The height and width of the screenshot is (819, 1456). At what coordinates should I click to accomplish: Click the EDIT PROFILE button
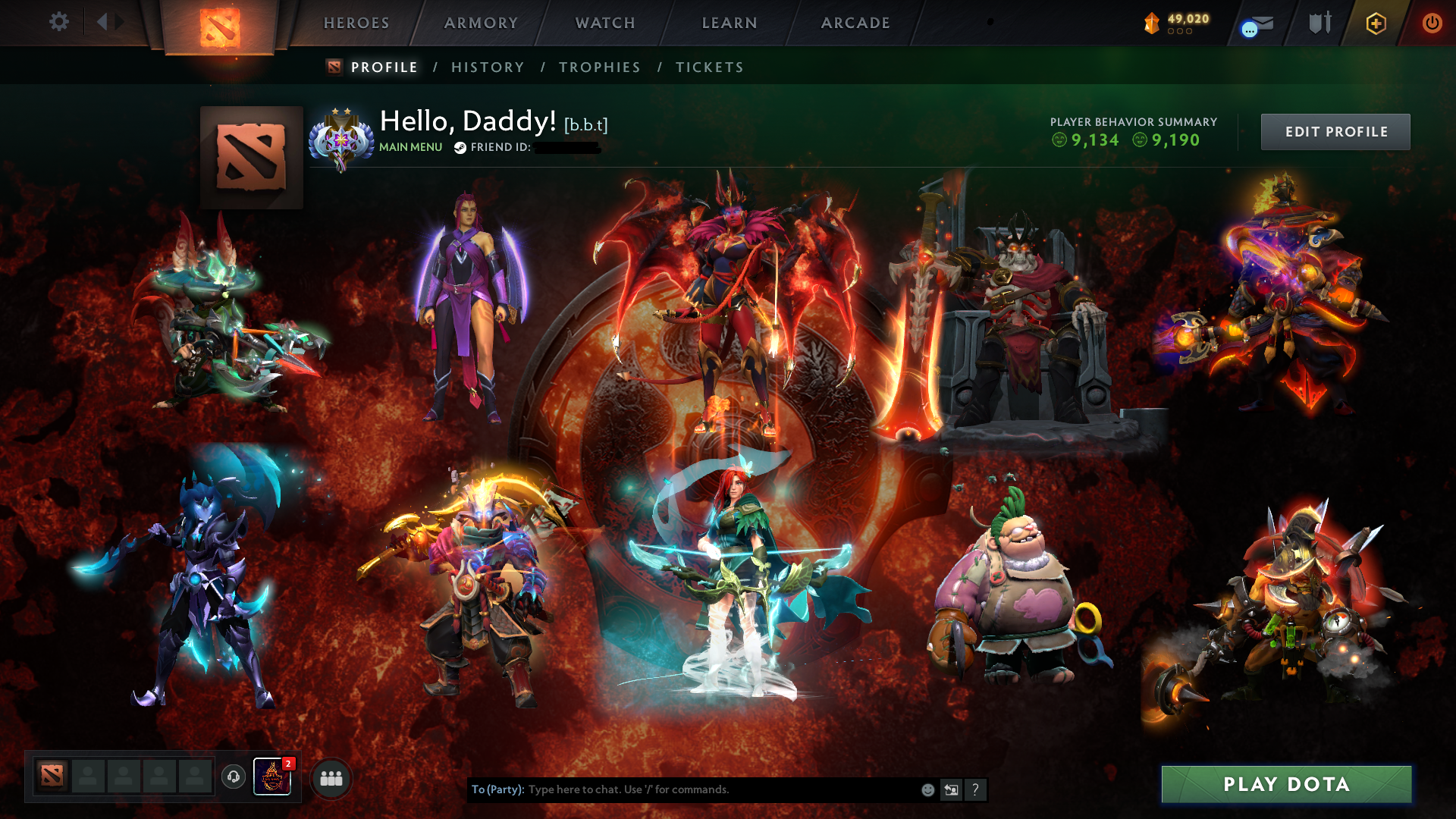1335,131
